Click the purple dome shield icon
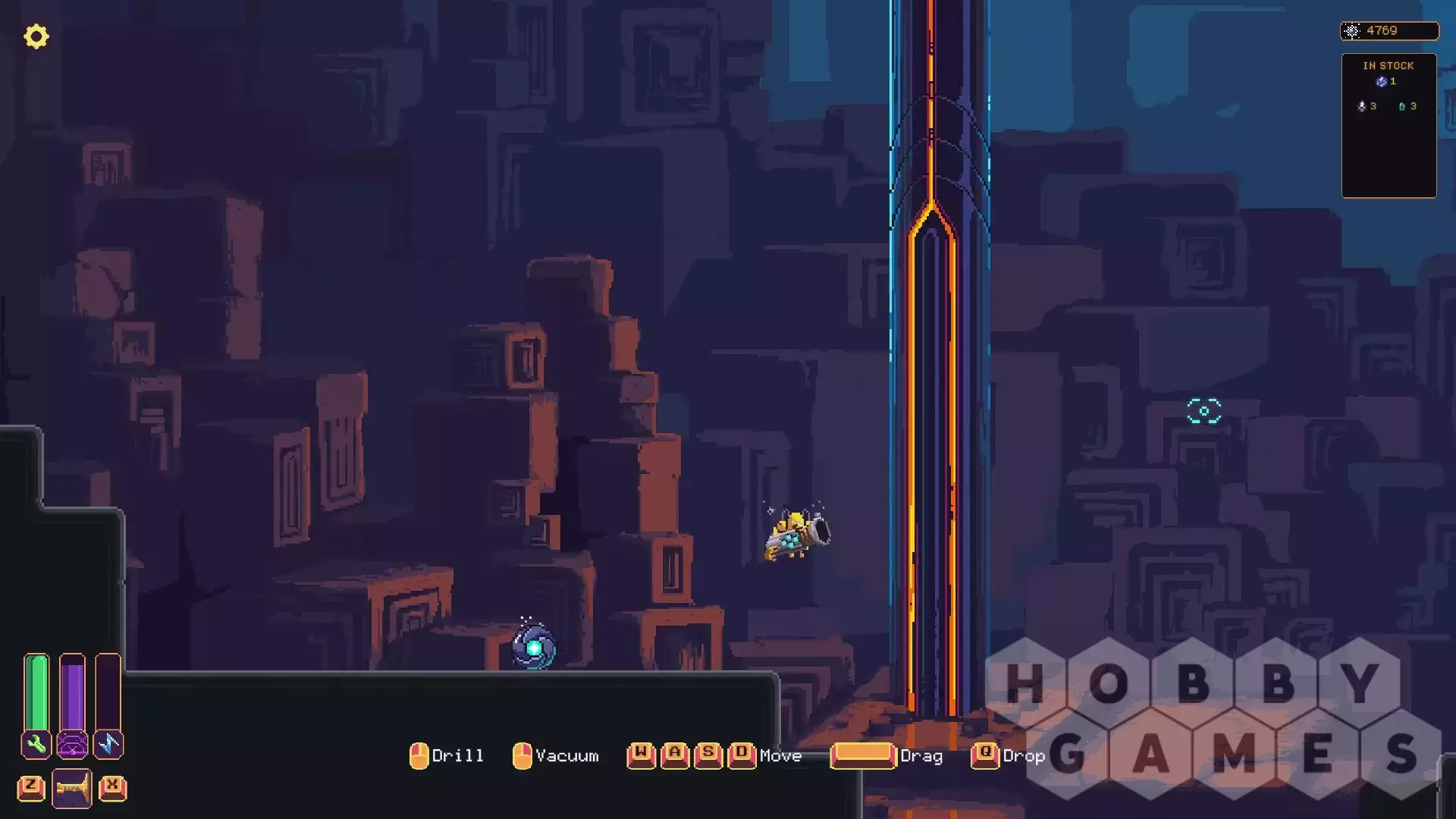The height and width of the screenshot is (819, 1456). click(x=73, y=745)
